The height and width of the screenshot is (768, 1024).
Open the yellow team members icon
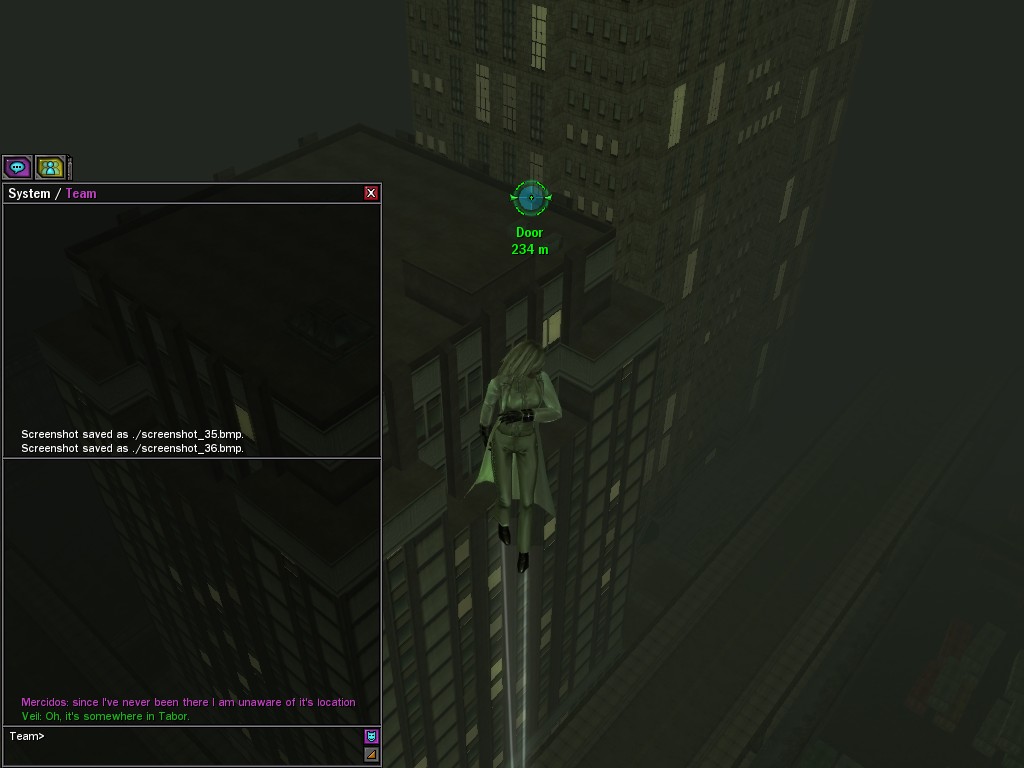50,167
